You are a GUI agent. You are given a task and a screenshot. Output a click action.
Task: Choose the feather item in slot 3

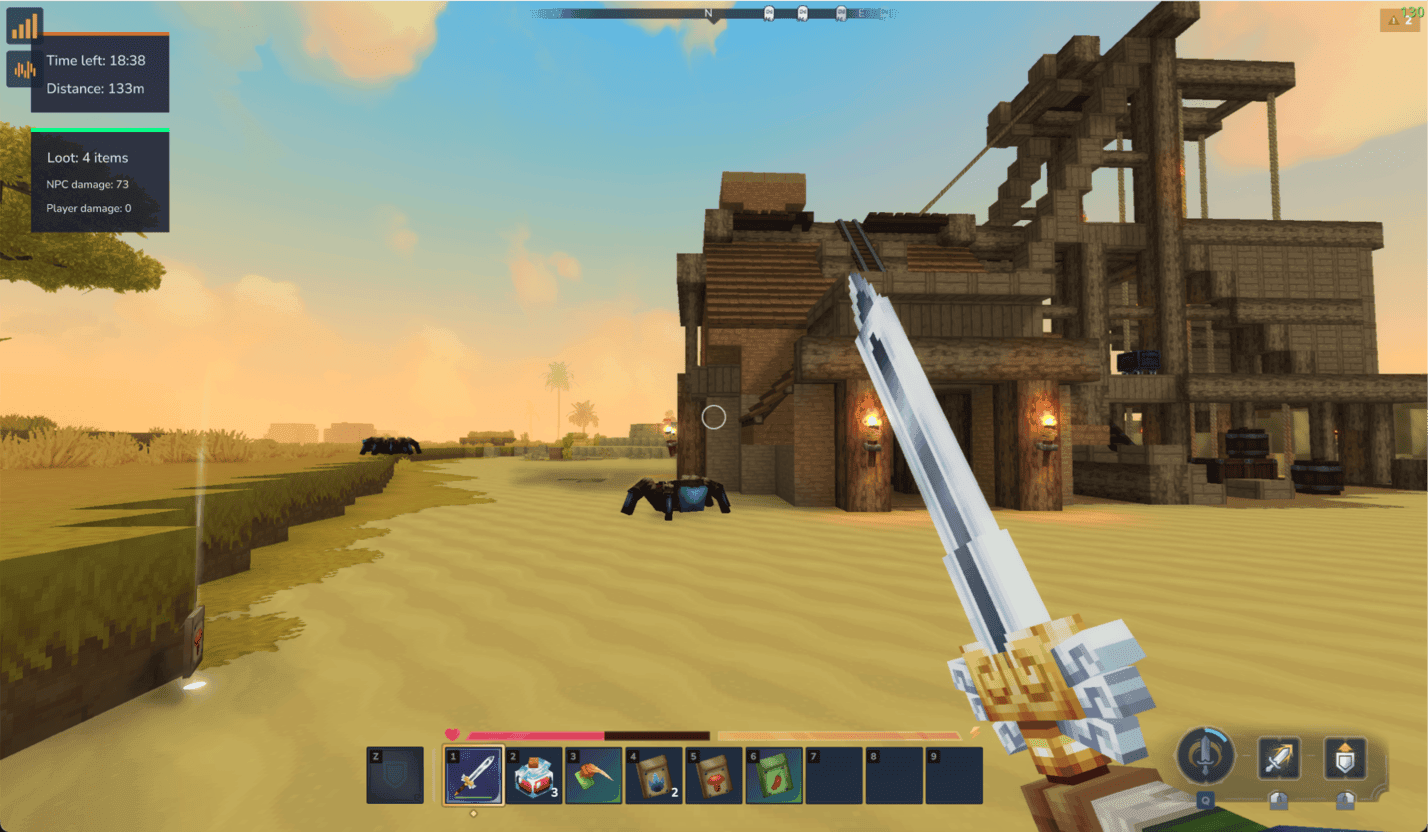coord(593,775)
